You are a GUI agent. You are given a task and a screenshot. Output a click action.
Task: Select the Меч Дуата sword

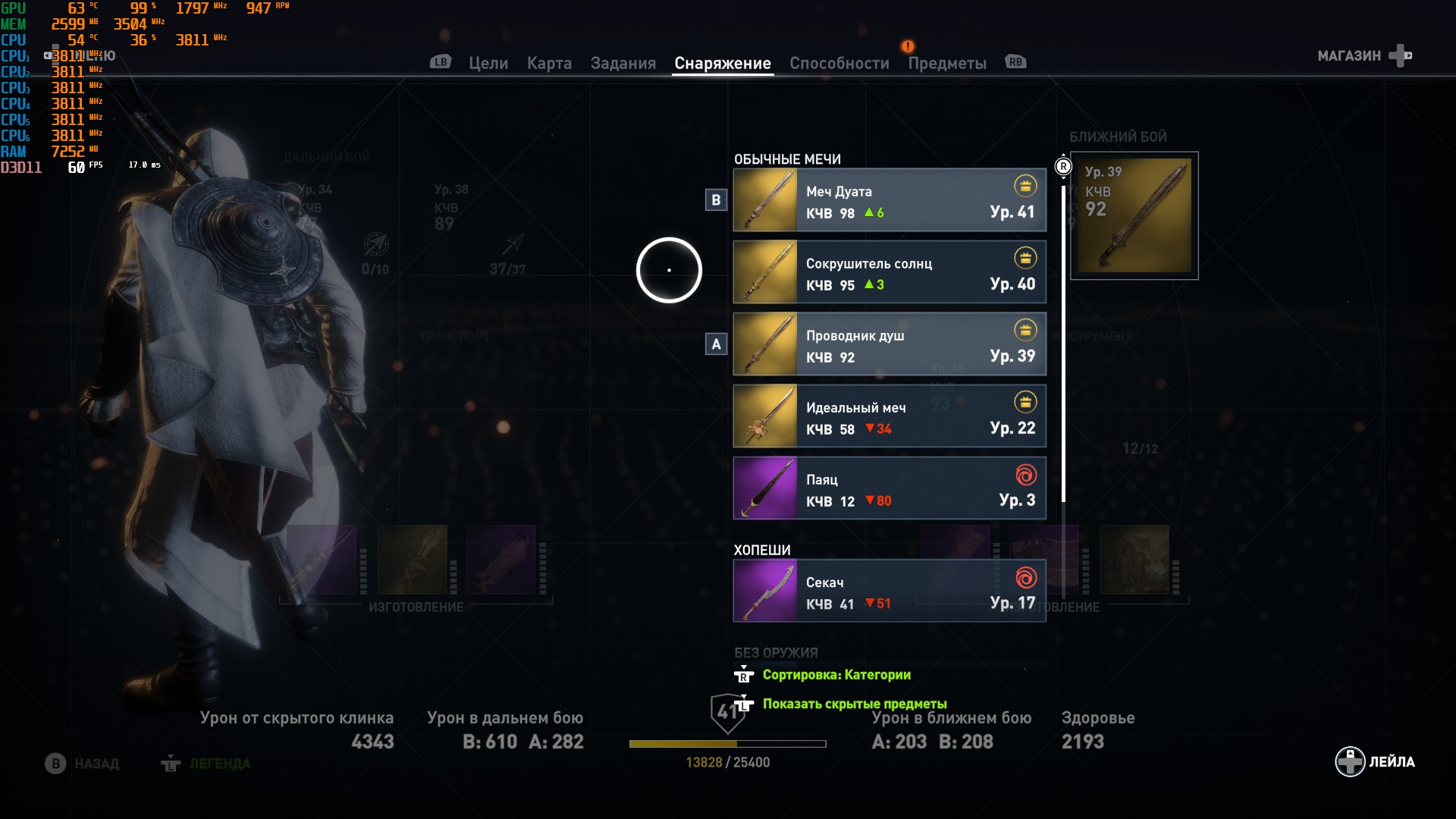click(x=889, y=200)
